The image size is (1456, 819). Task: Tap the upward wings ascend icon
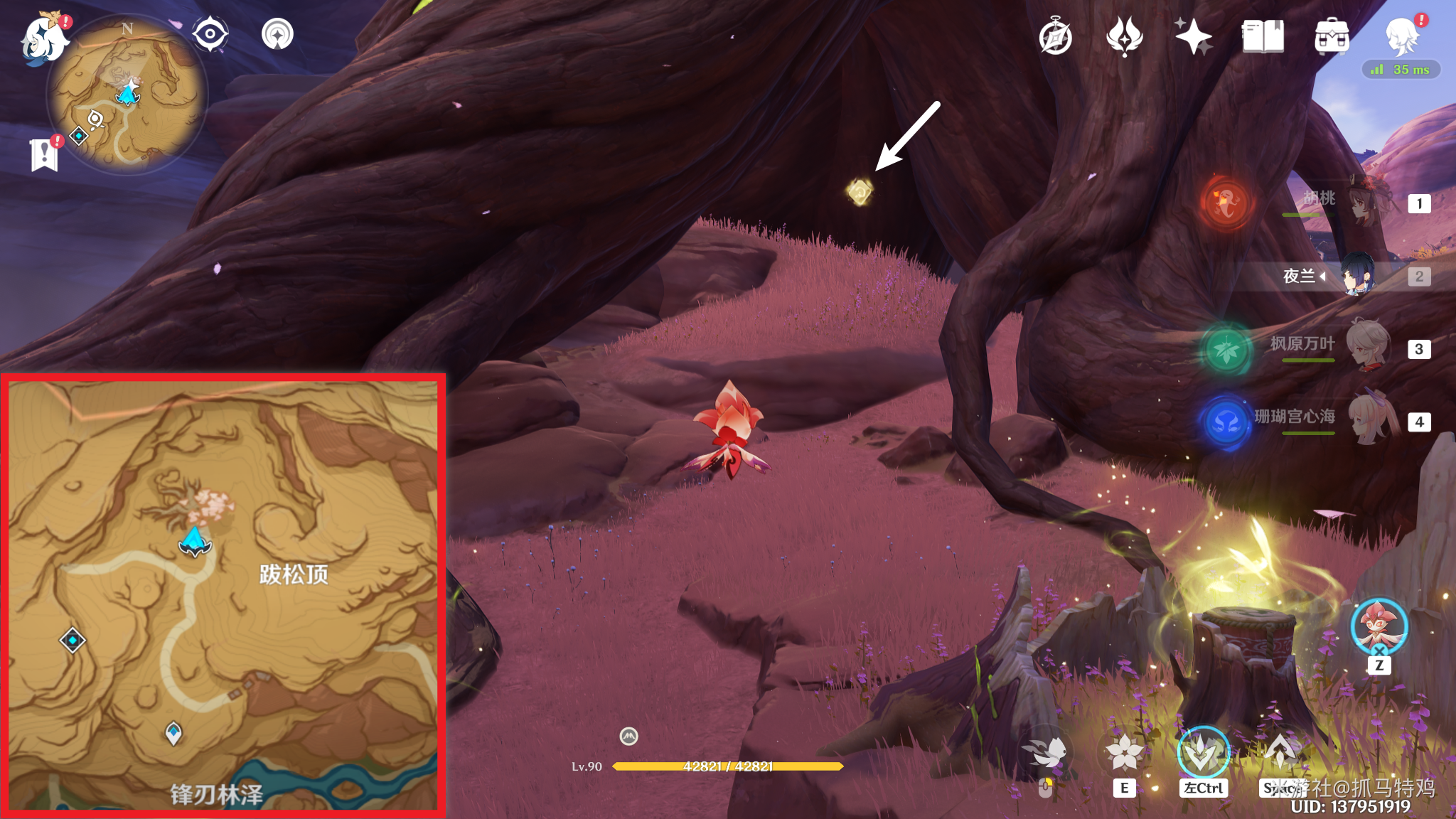pyautogui.click(x=1280, y=754)
